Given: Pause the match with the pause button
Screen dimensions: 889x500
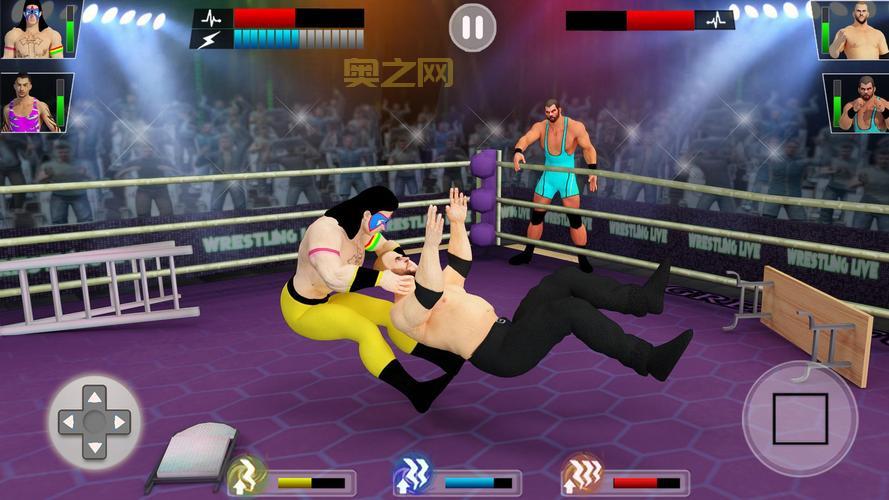Looking at the screenshot, I should (x=473, y=27).
